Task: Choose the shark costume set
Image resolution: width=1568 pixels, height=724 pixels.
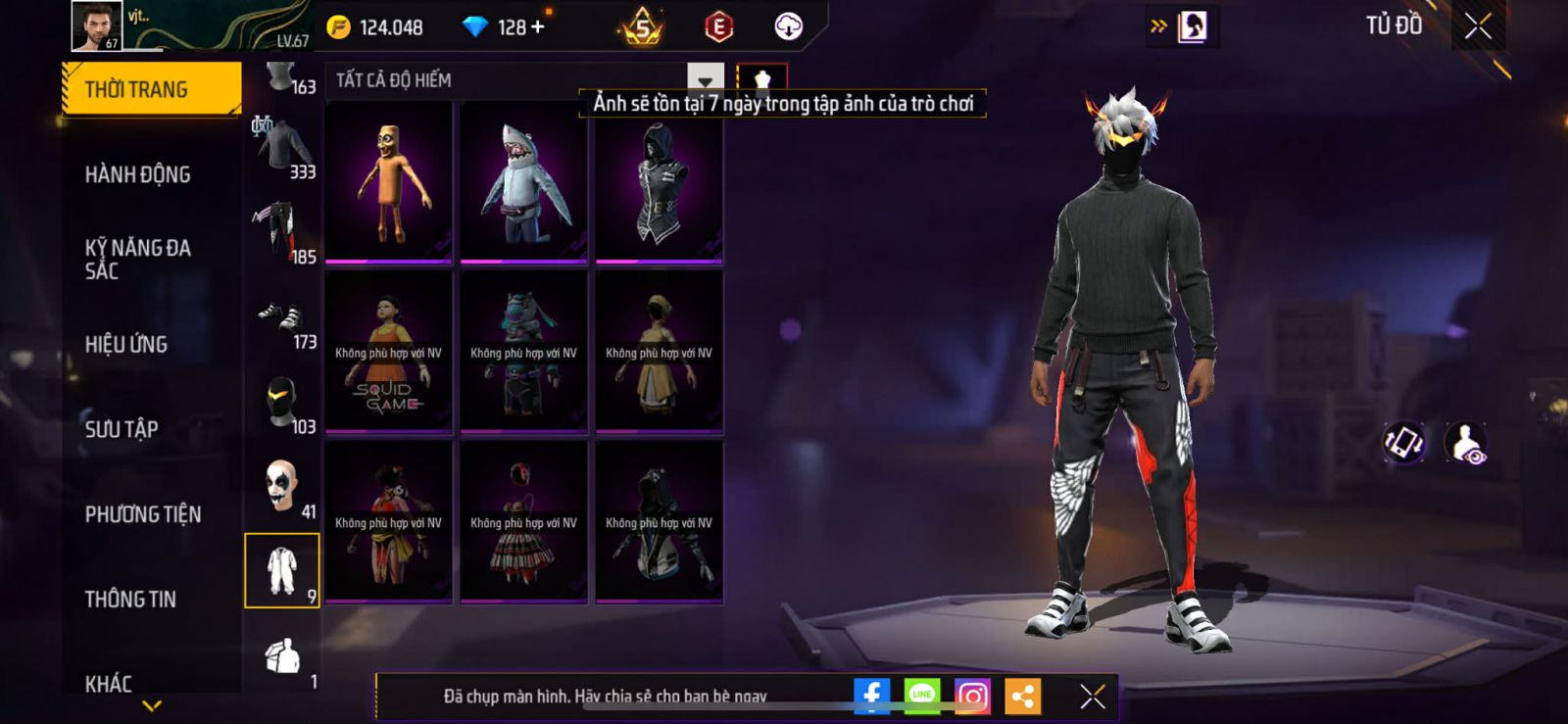Action: click(x=524, y=183)
